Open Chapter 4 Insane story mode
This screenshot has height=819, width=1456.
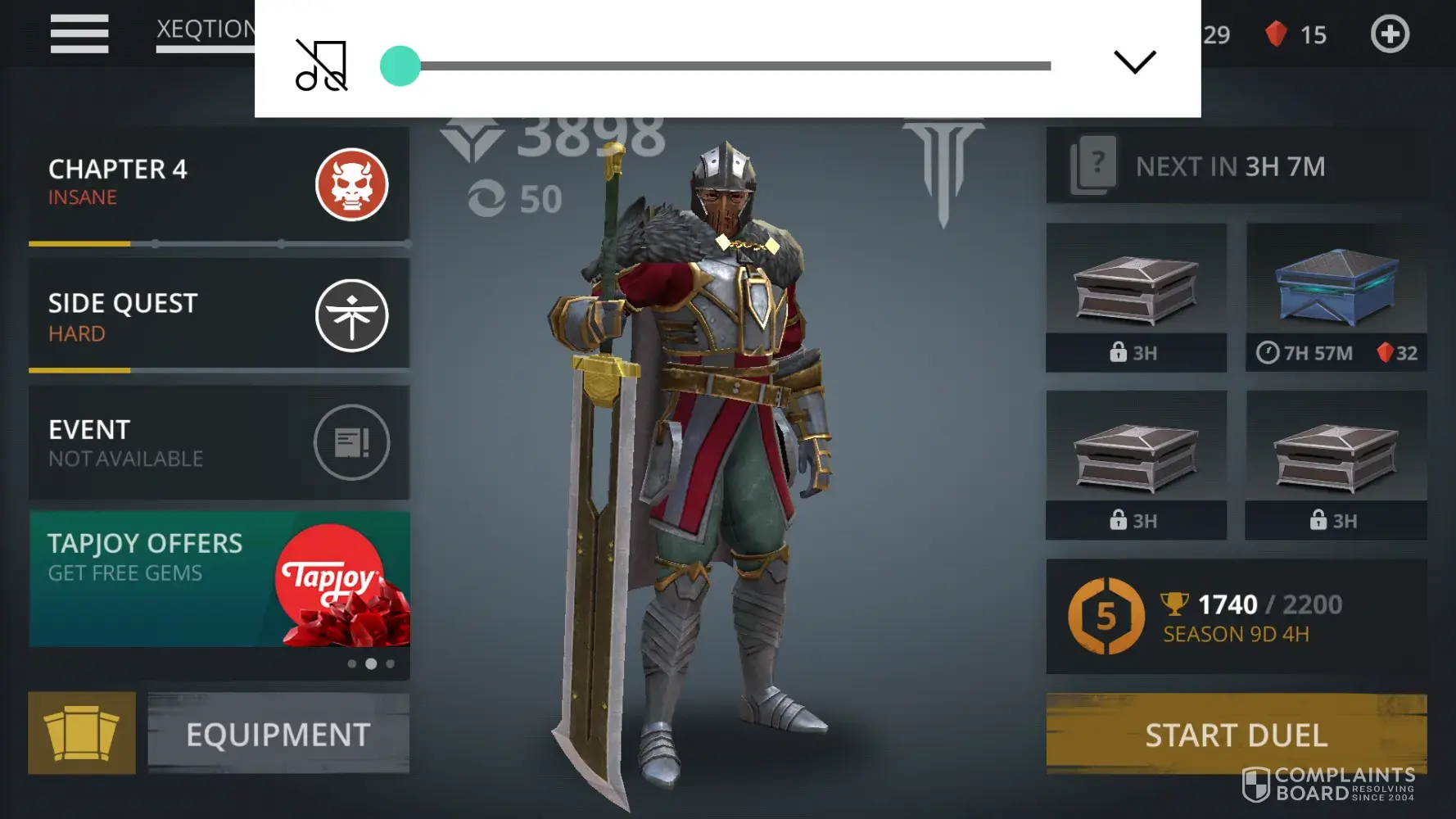219,184
